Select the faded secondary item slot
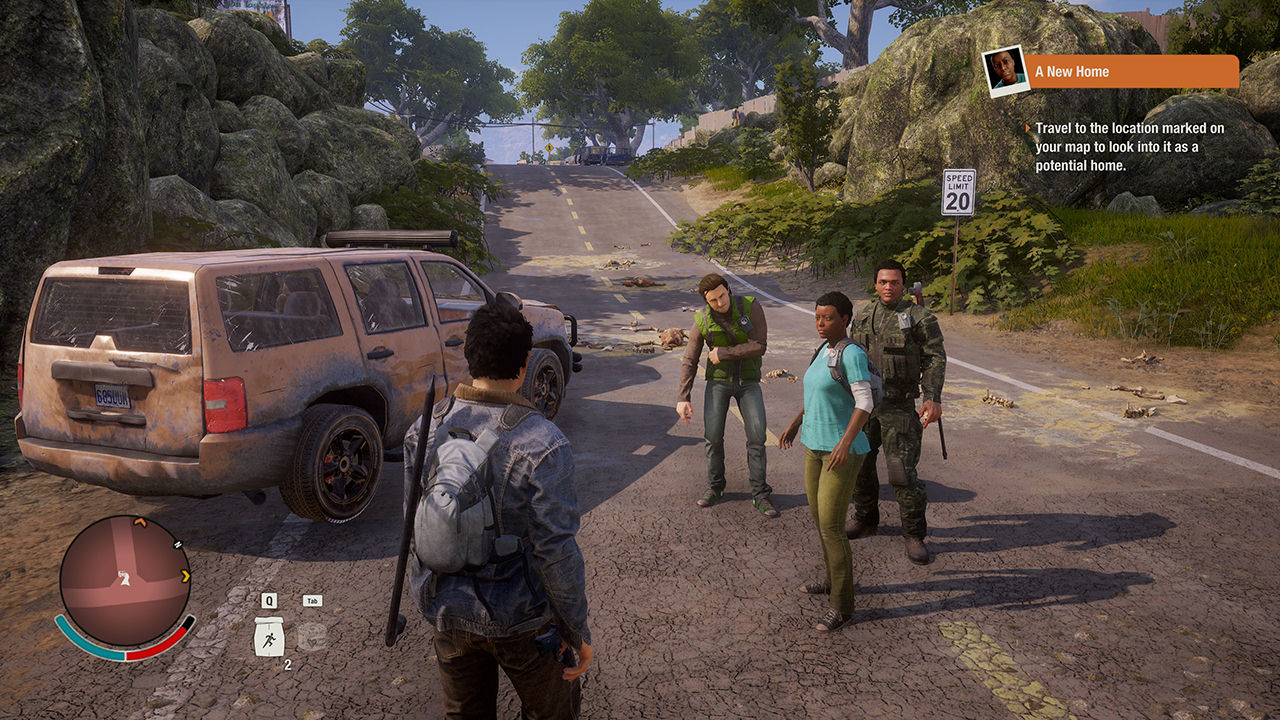1280x720 pixels. 312,637
